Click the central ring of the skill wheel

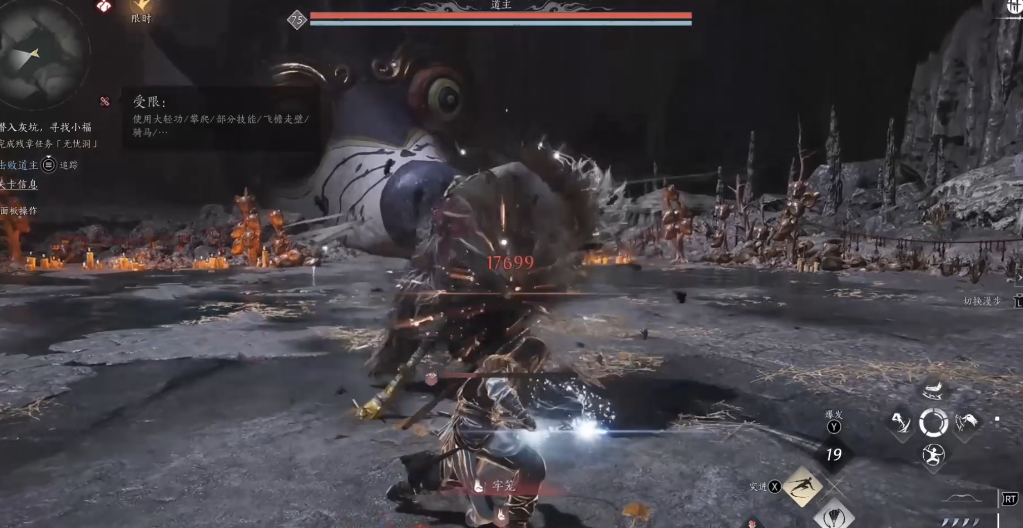[933, 423]
